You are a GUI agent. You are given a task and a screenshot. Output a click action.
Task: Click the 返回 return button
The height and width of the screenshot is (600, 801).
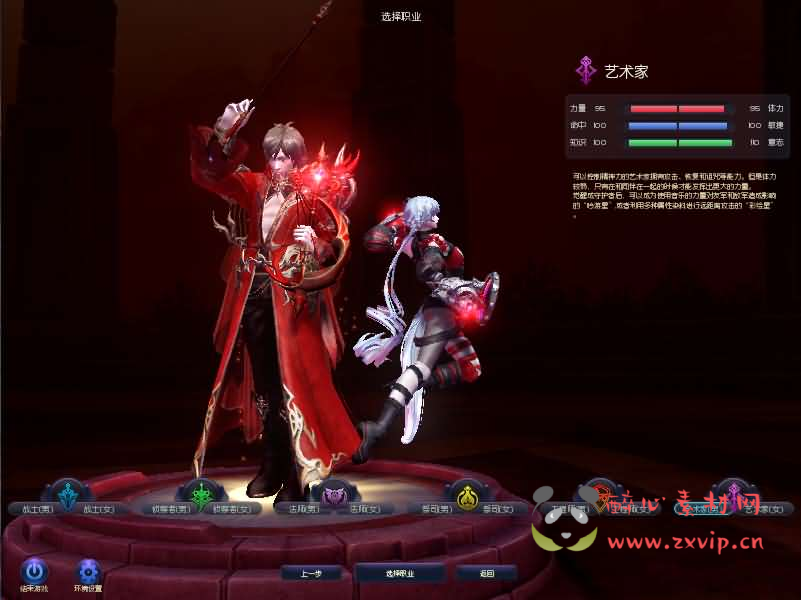pos(486,573)
